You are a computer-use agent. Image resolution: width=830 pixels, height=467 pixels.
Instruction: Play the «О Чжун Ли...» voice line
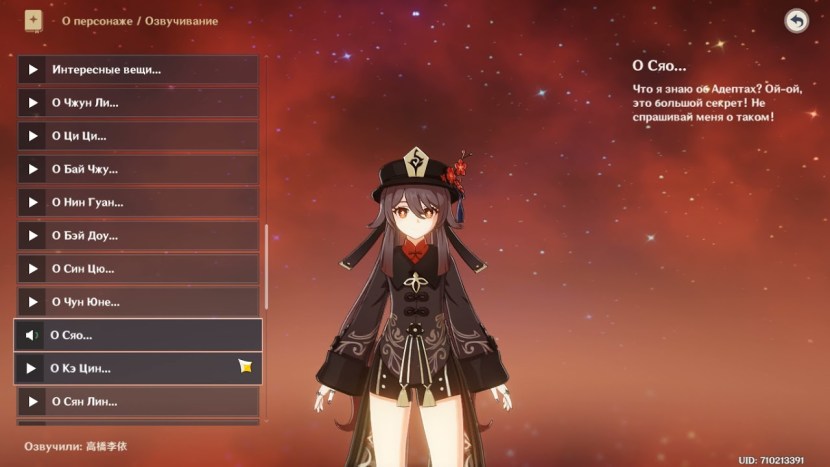click(x=138, y=103)
